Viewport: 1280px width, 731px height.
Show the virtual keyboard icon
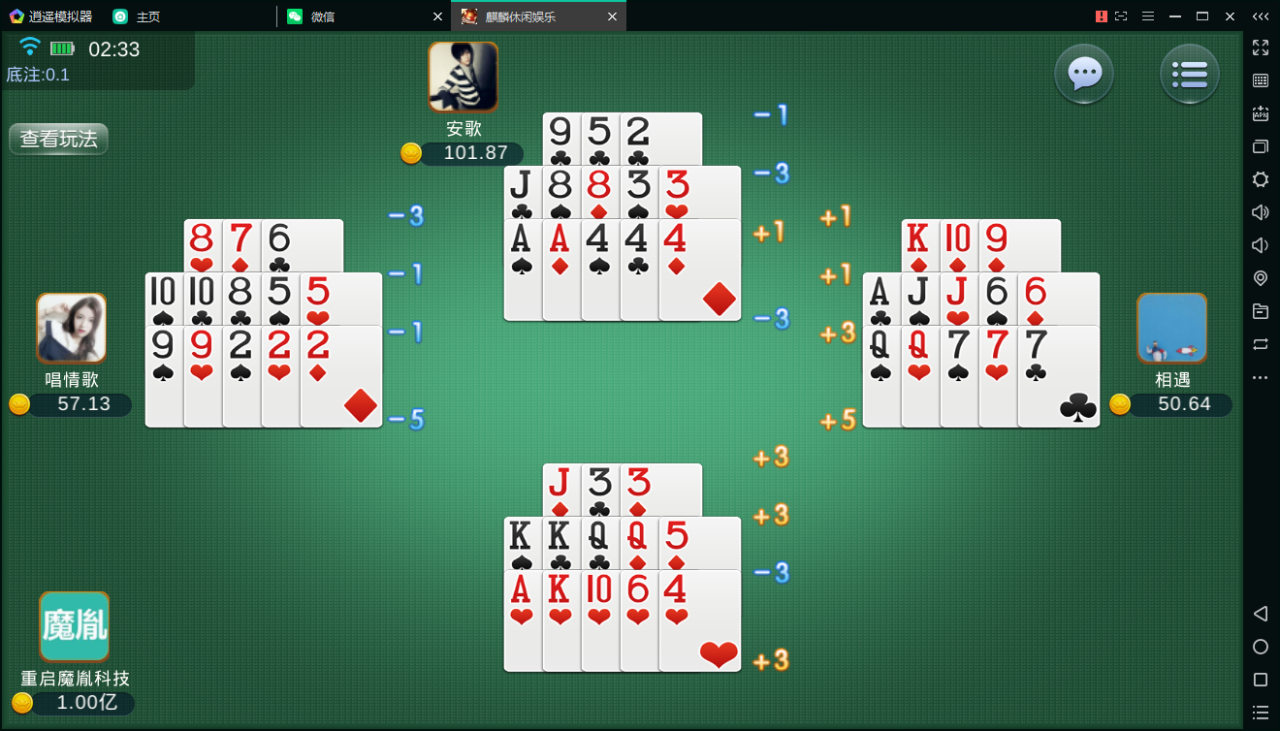tap(1260, 80)
